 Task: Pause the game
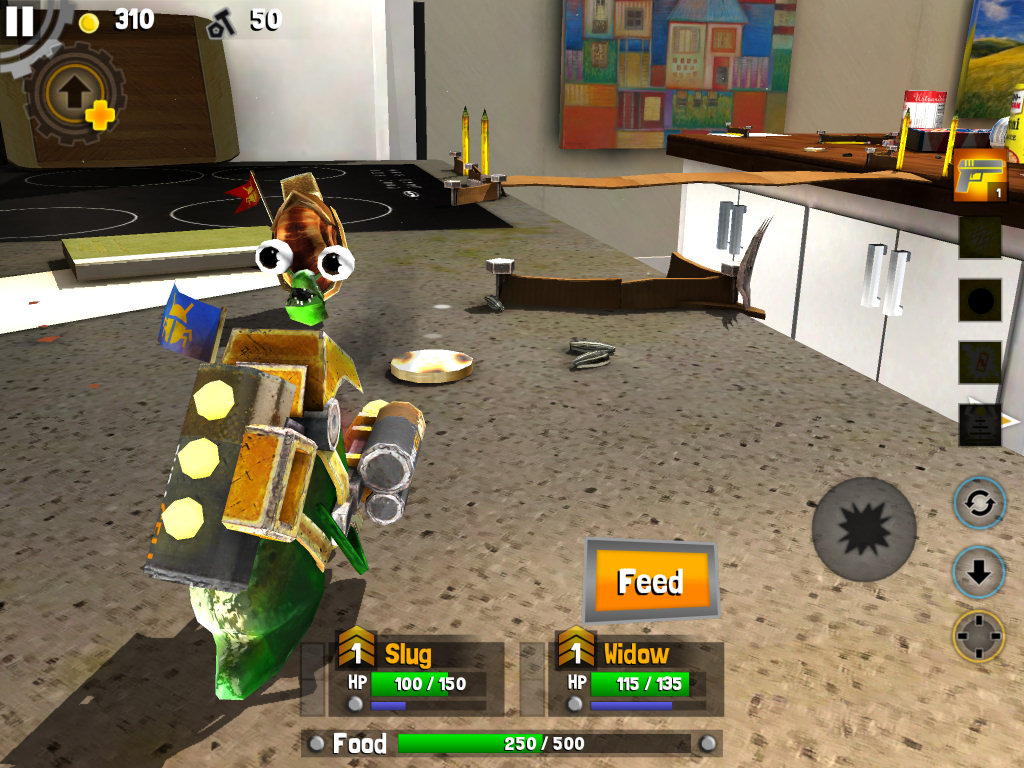19,20
